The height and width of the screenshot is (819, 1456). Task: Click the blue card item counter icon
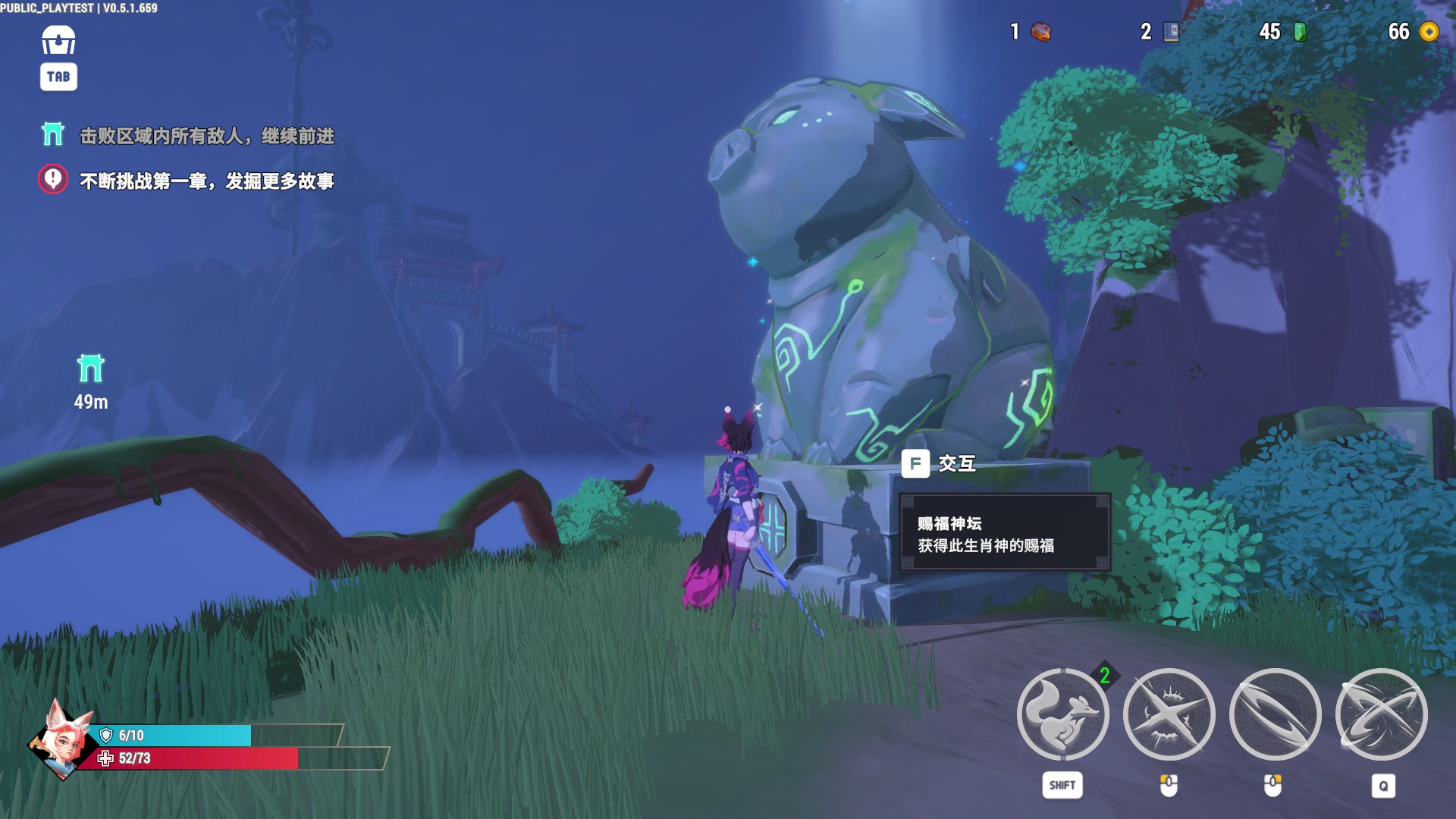1172,31
